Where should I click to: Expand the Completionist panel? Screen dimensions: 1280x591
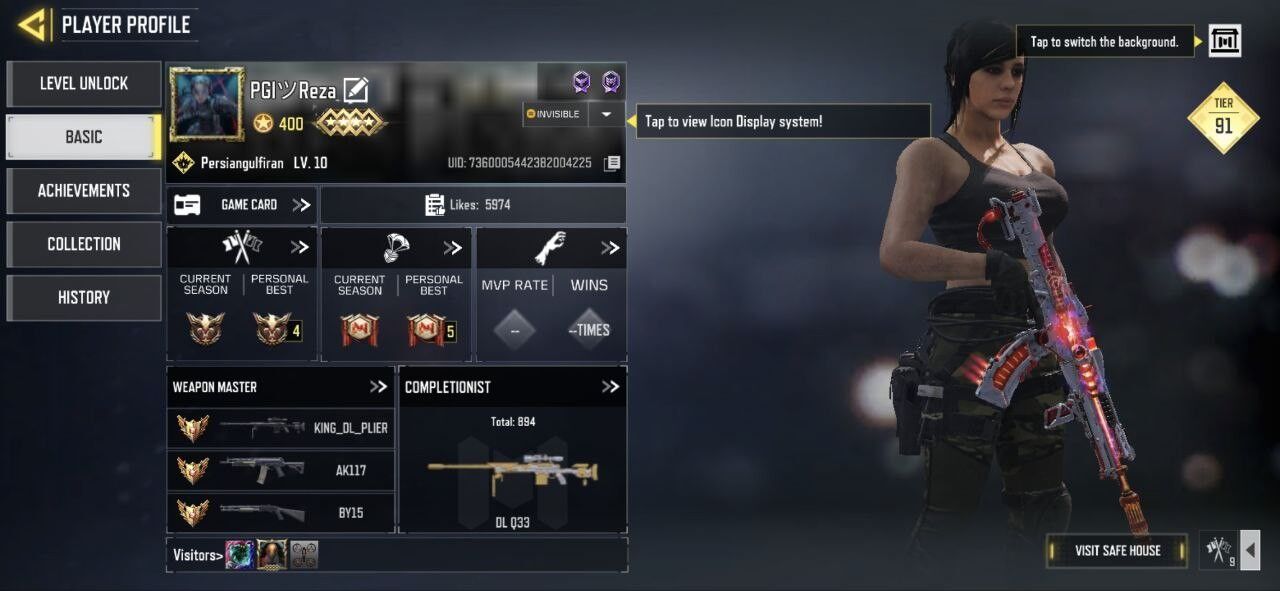point(610,387)
